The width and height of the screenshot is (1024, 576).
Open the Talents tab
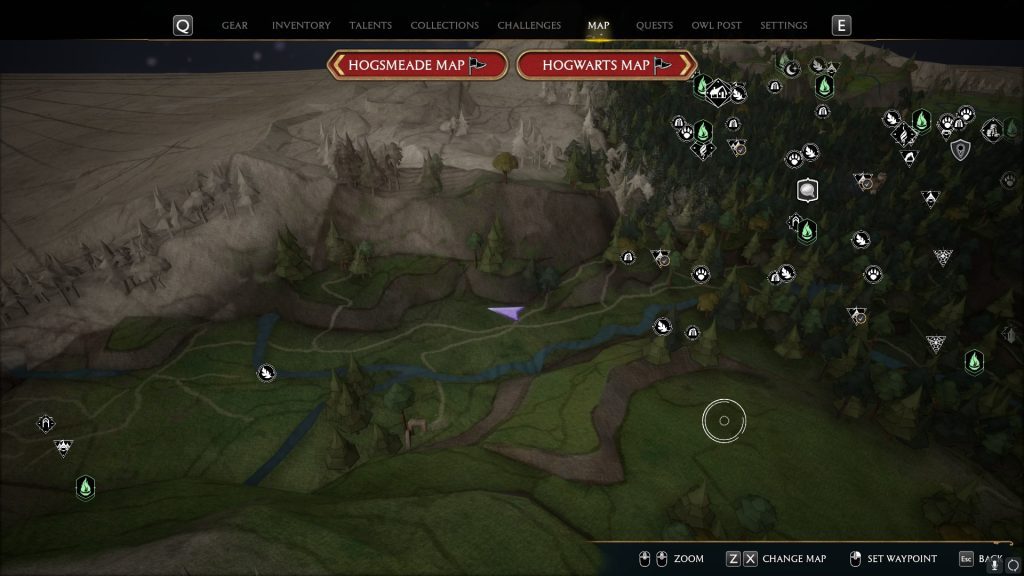tap(370, 26)
